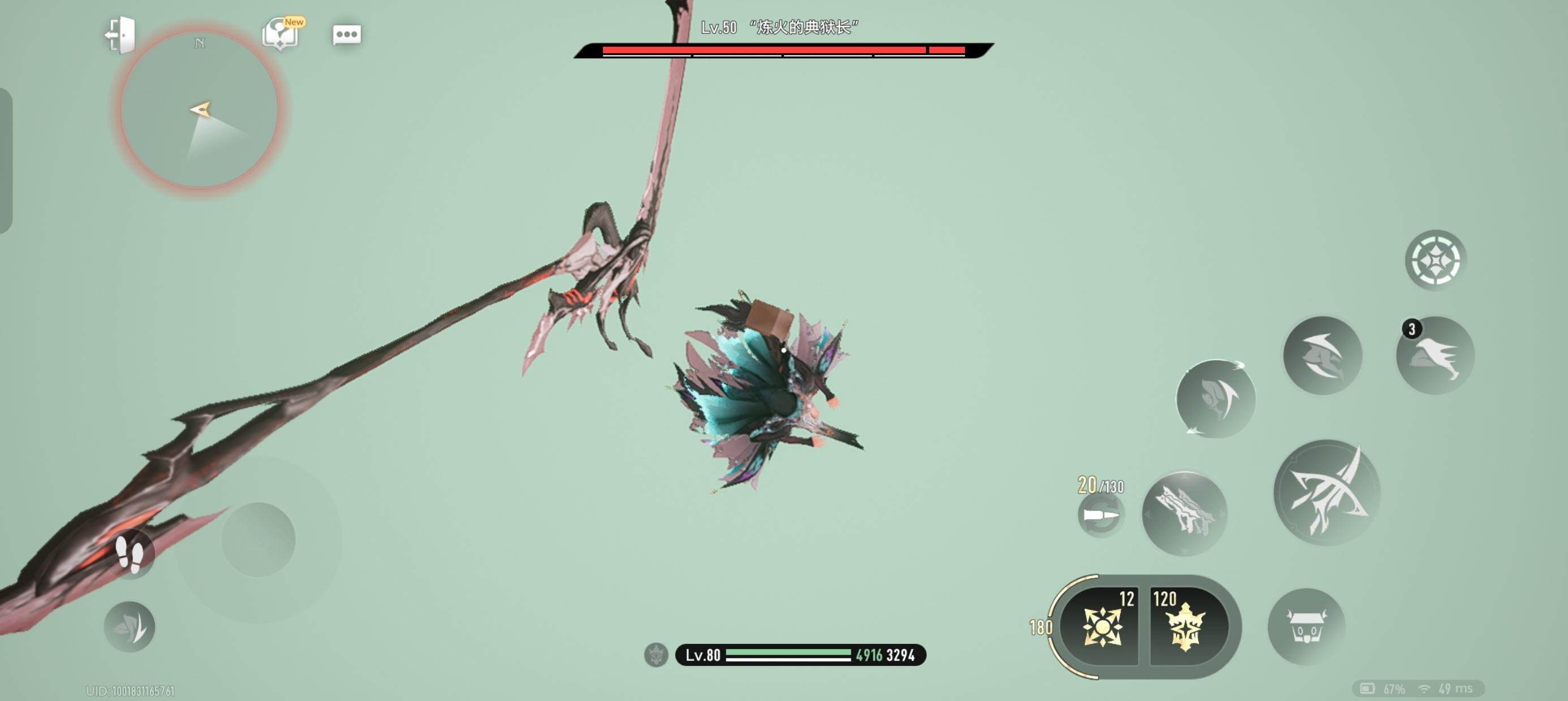The image size is (1568, 701).
Task: Tap the leaf swap skill button
Action: (1215, 399)
